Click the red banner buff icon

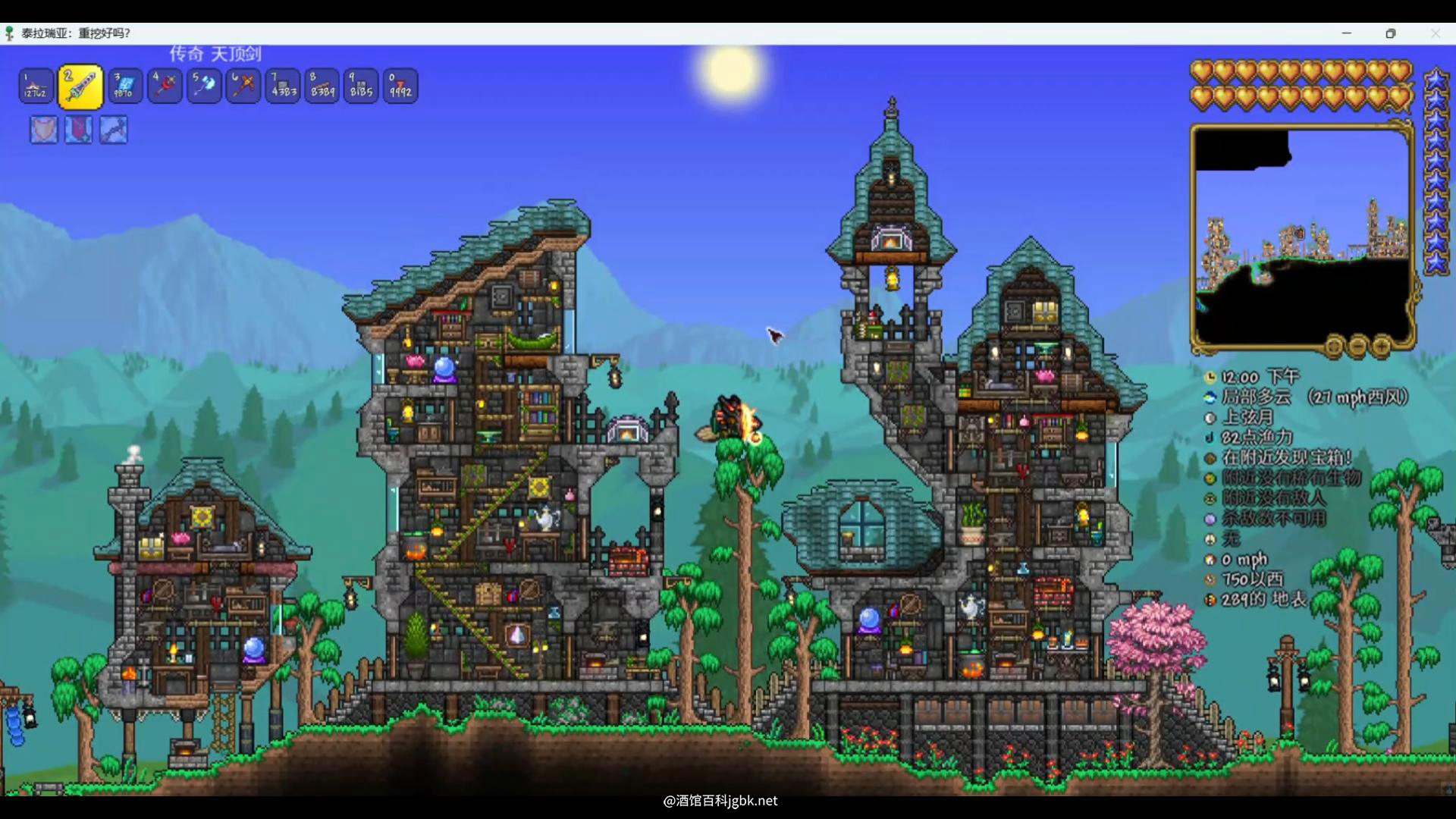(x=78, y=130)
